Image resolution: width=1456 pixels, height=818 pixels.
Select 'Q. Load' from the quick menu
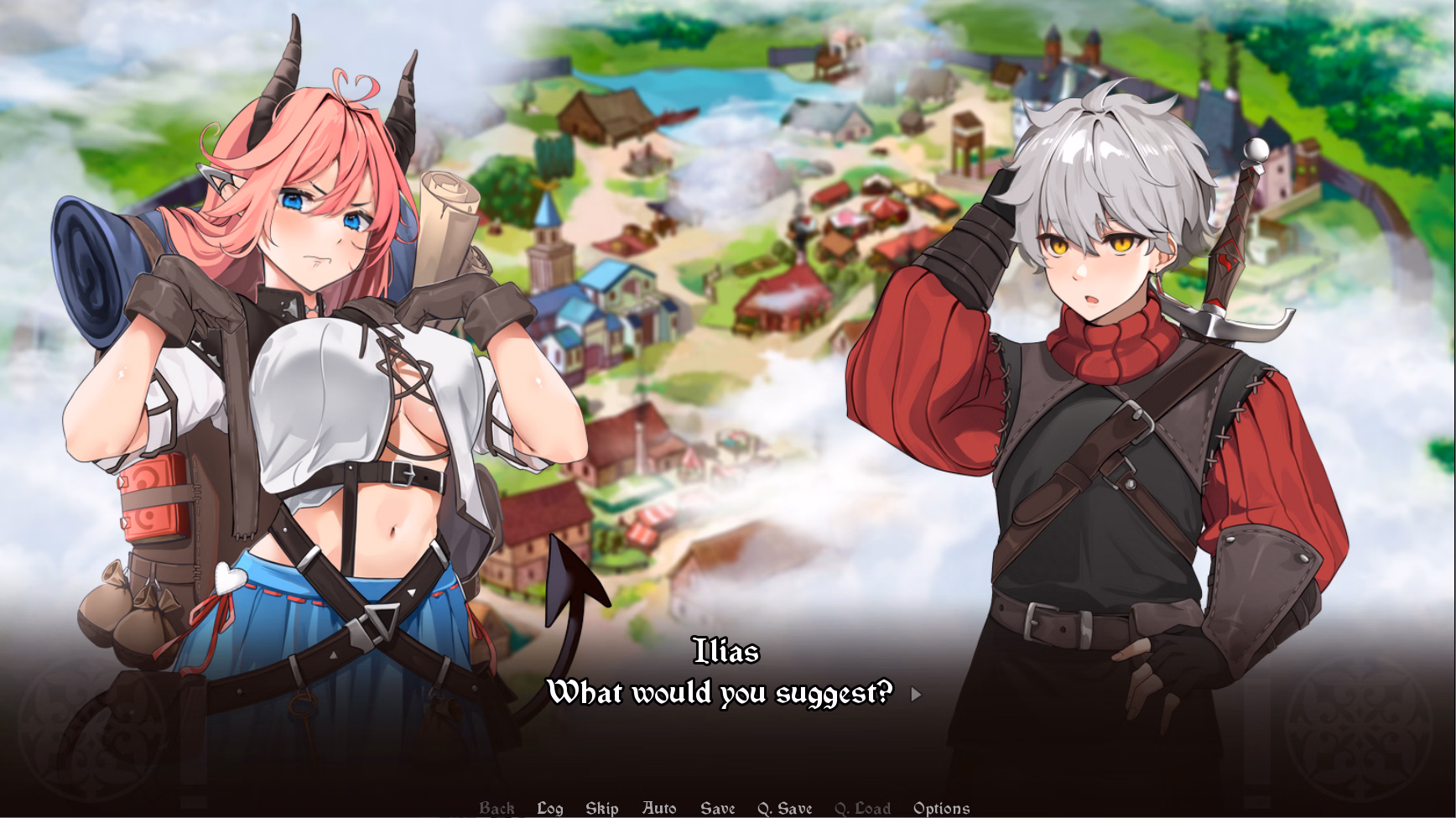pos(863,808)
